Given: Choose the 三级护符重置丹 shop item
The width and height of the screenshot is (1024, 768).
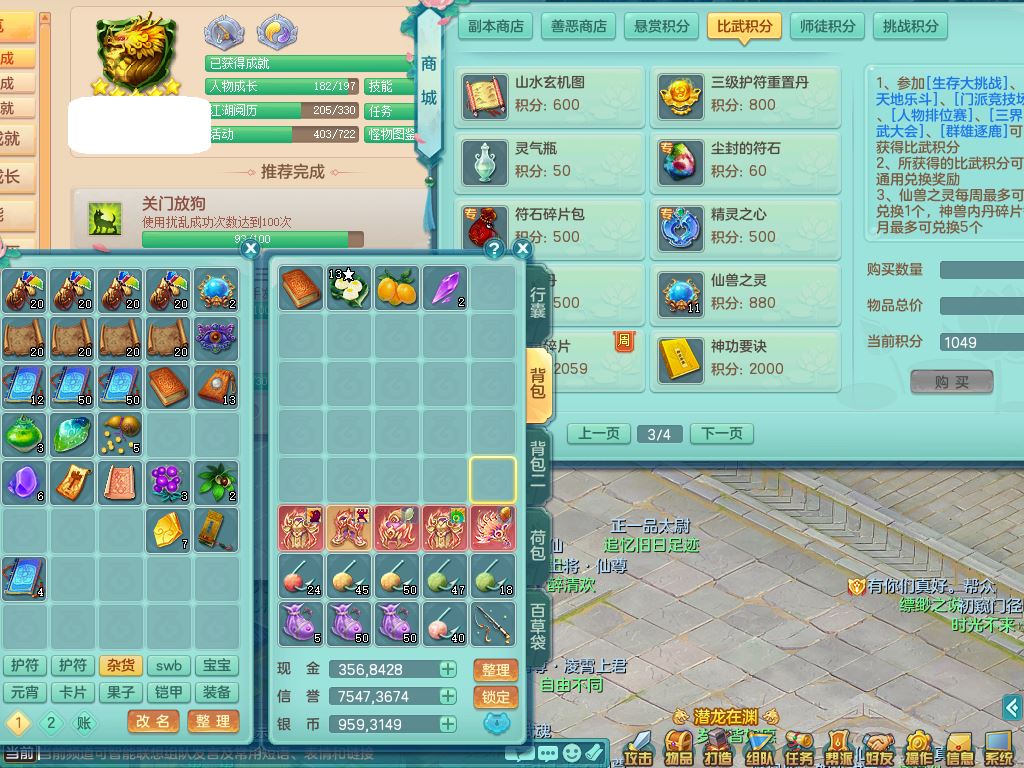Looking at the screenshot, I should [x=746, y=95].
